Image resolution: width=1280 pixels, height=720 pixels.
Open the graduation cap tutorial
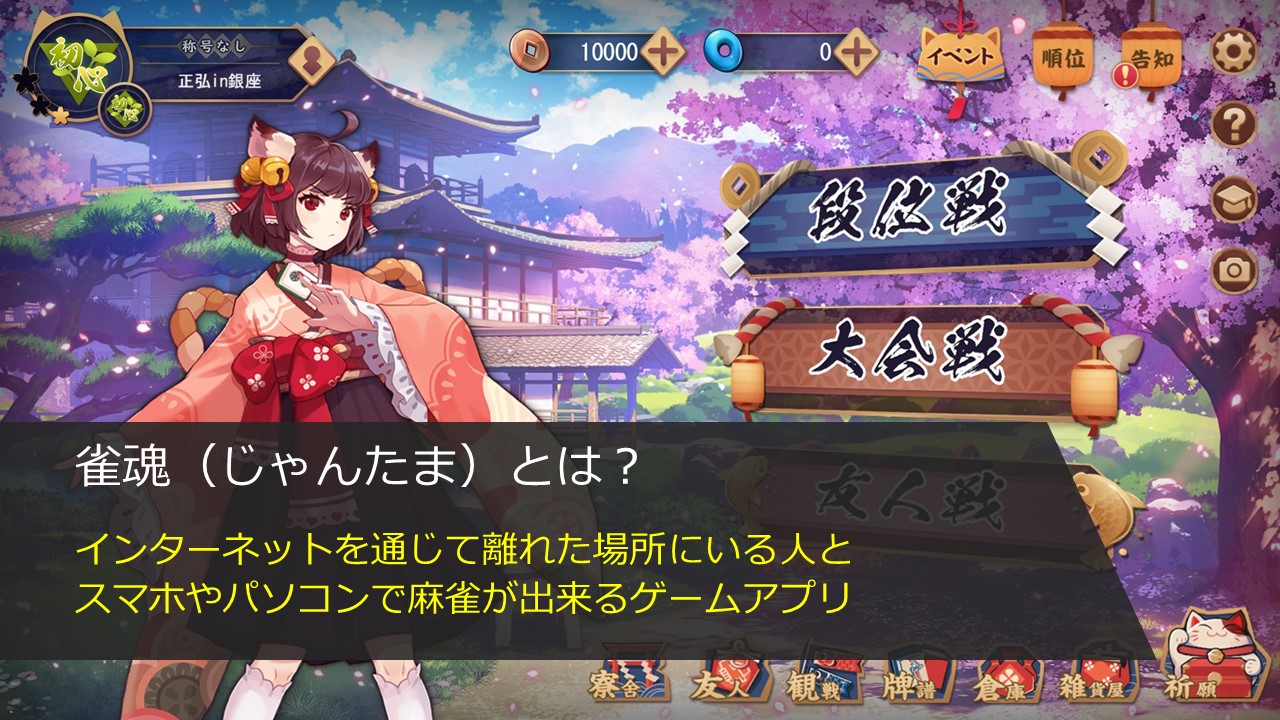pos(1233,198)
